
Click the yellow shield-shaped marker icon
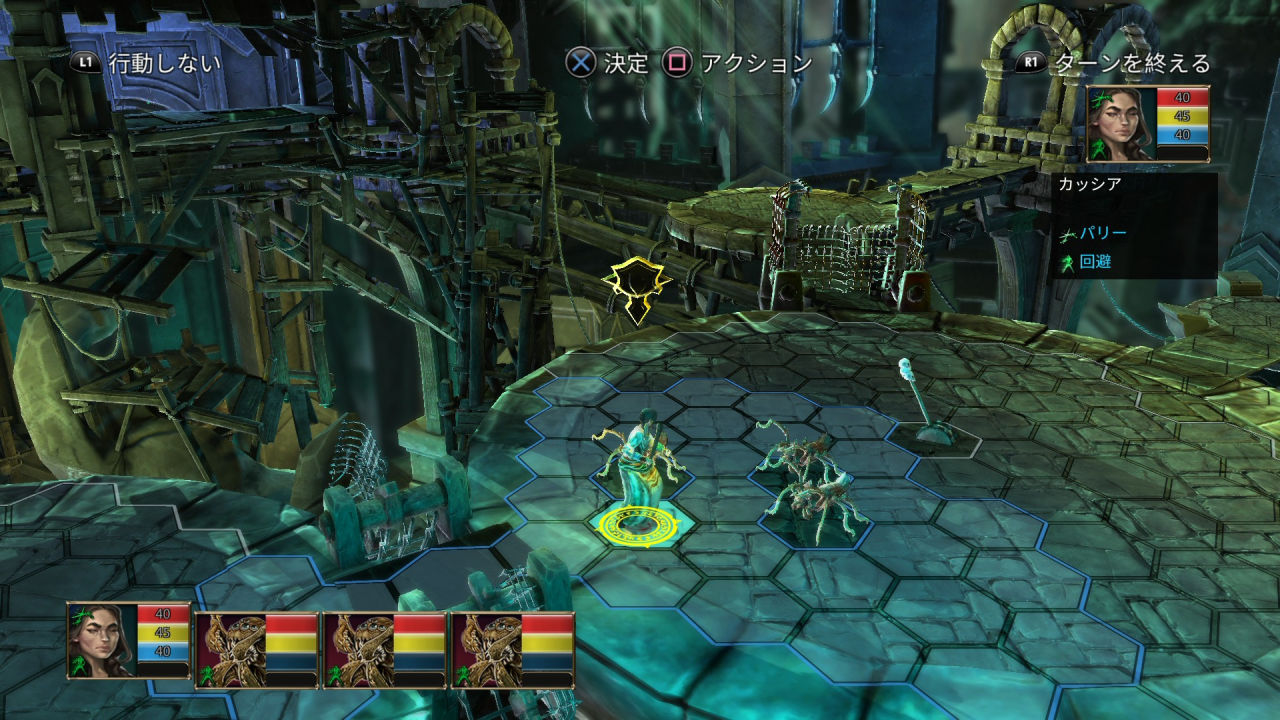[x=636, y=290]
